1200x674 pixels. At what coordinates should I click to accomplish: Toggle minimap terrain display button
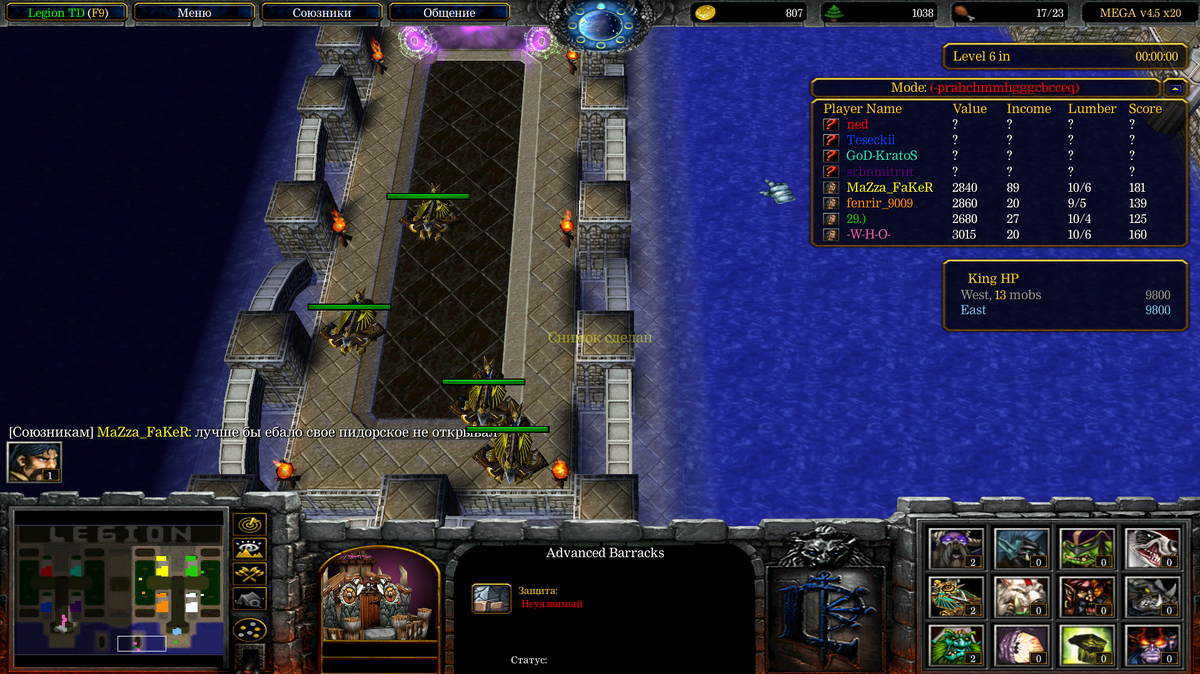point(249,548)
